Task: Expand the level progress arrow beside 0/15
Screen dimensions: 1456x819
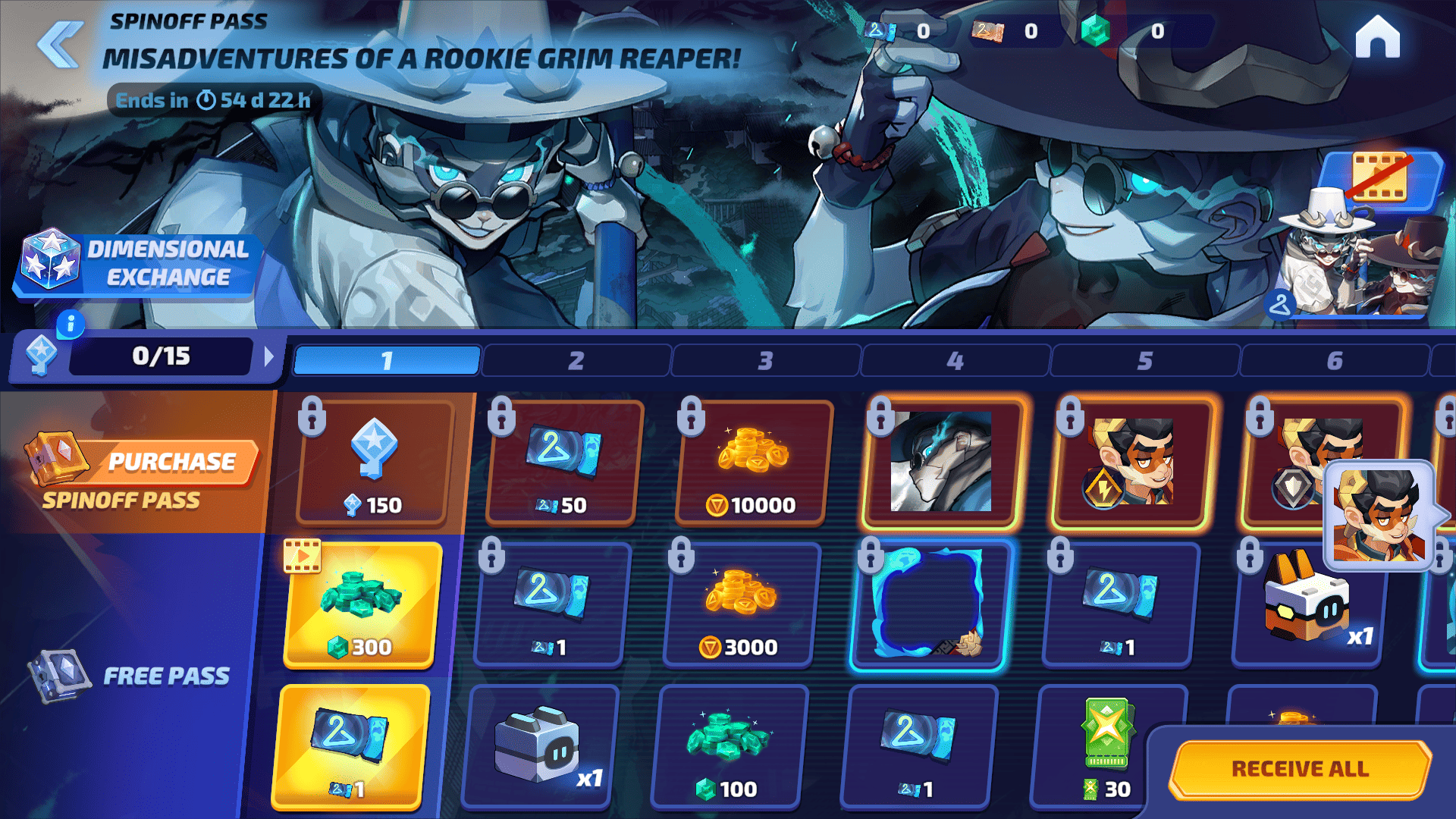Action: tap(268, 356)
